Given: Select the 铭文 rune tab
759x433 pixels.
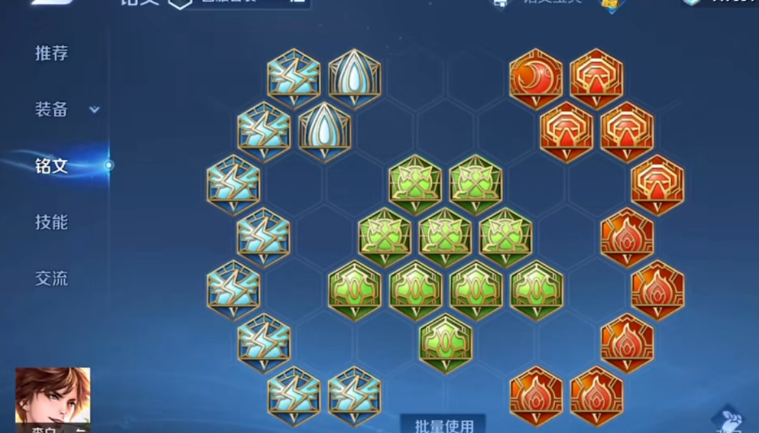Looking at the screenshot, I should [x=51, y=166].
